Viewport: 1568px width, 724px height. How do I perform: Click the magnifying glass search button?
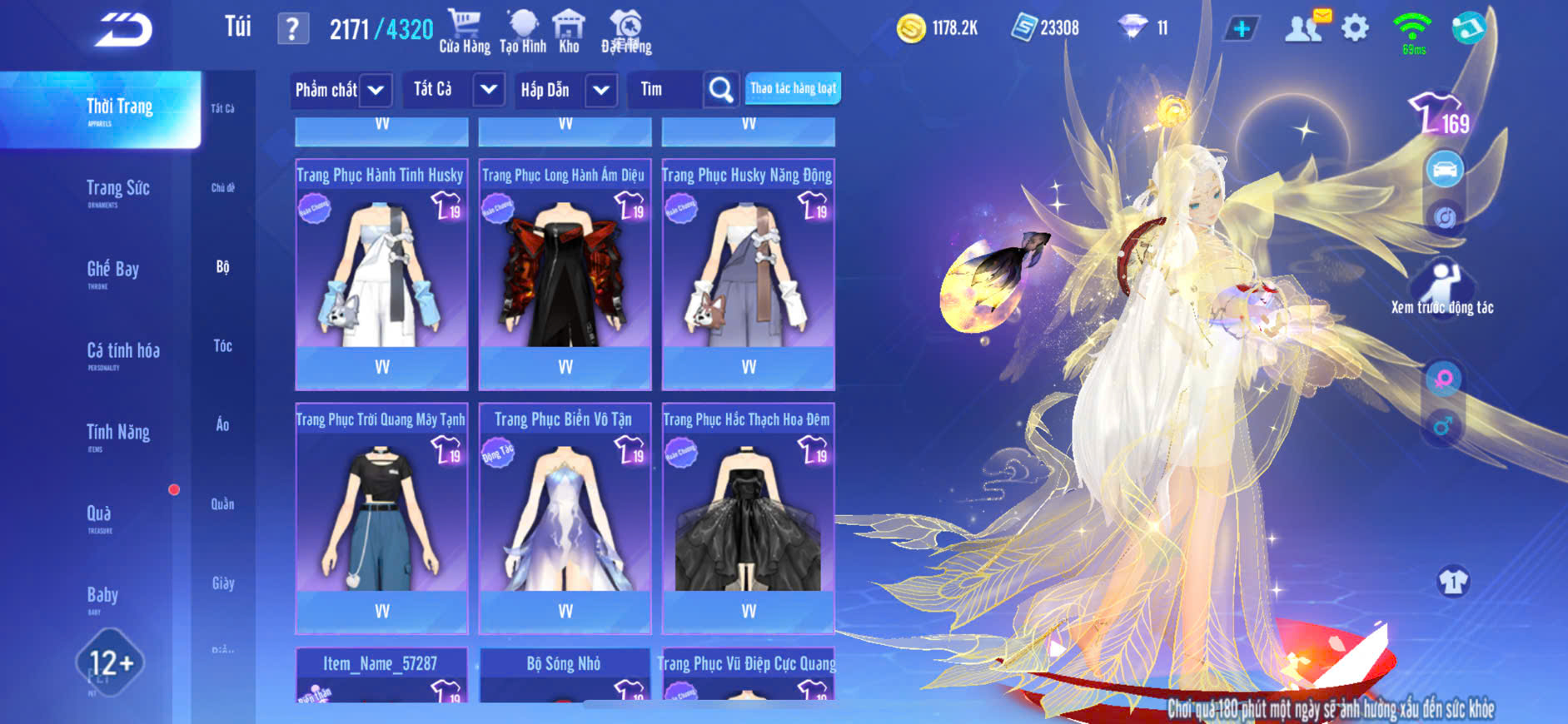tap(720, 89)
